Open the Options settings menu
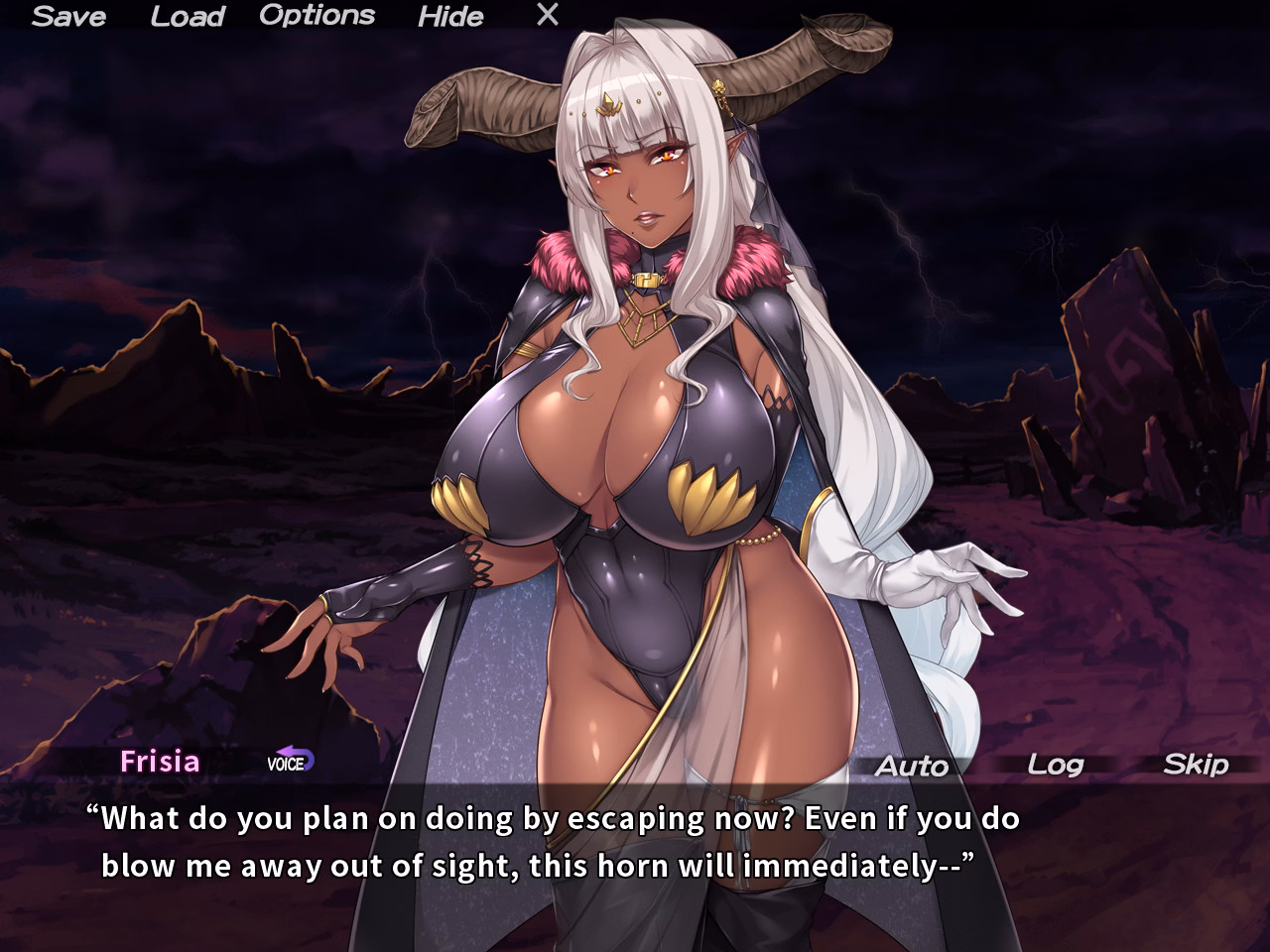 (x=316, y=16)
